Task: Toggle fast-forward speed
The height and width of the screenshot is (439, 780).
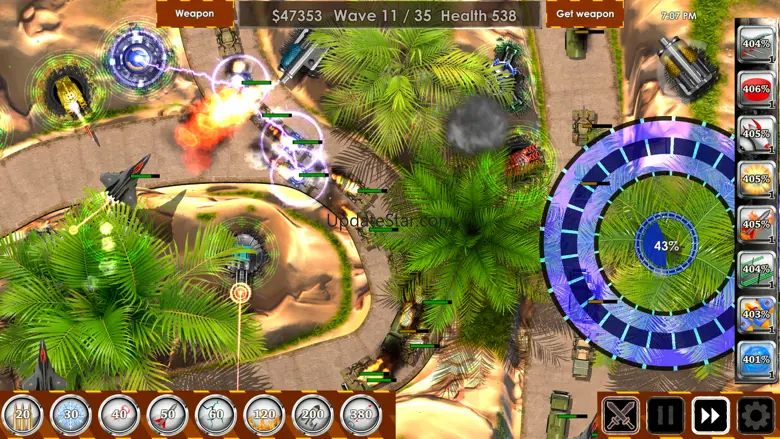Action: pyautogui.click(x=710, y=416)
